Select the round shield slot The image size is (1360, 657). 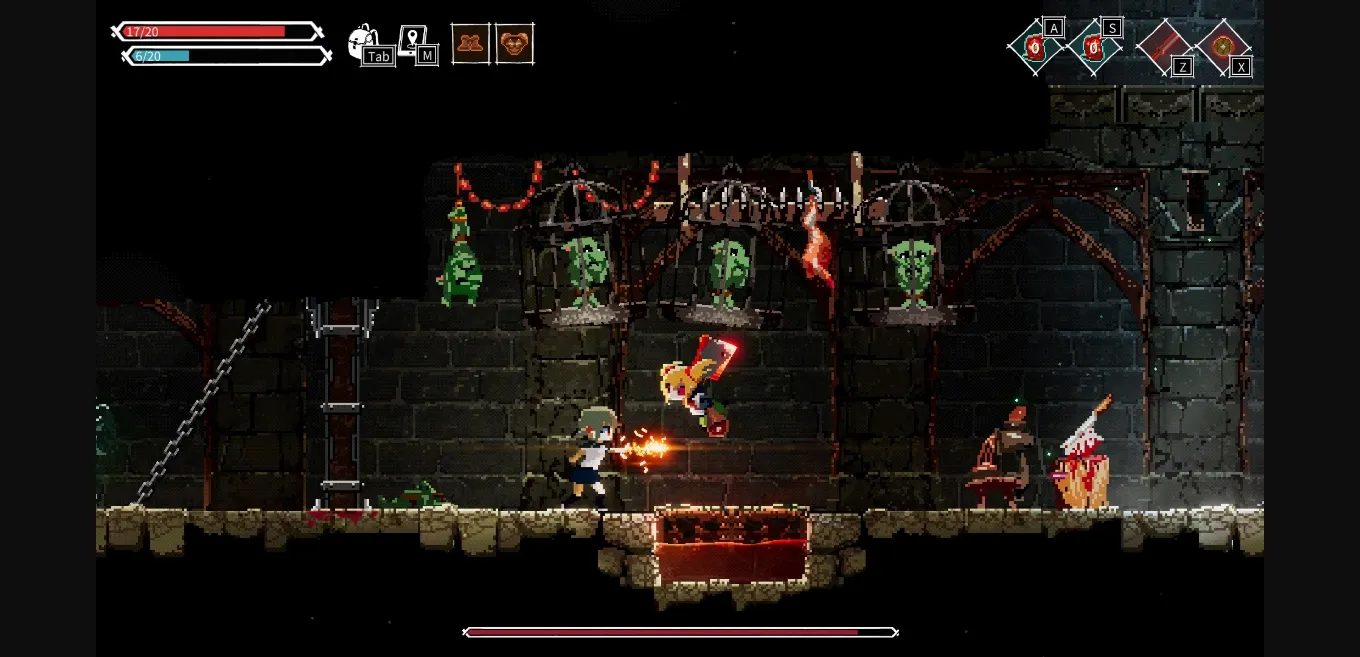click(1222, 46)
